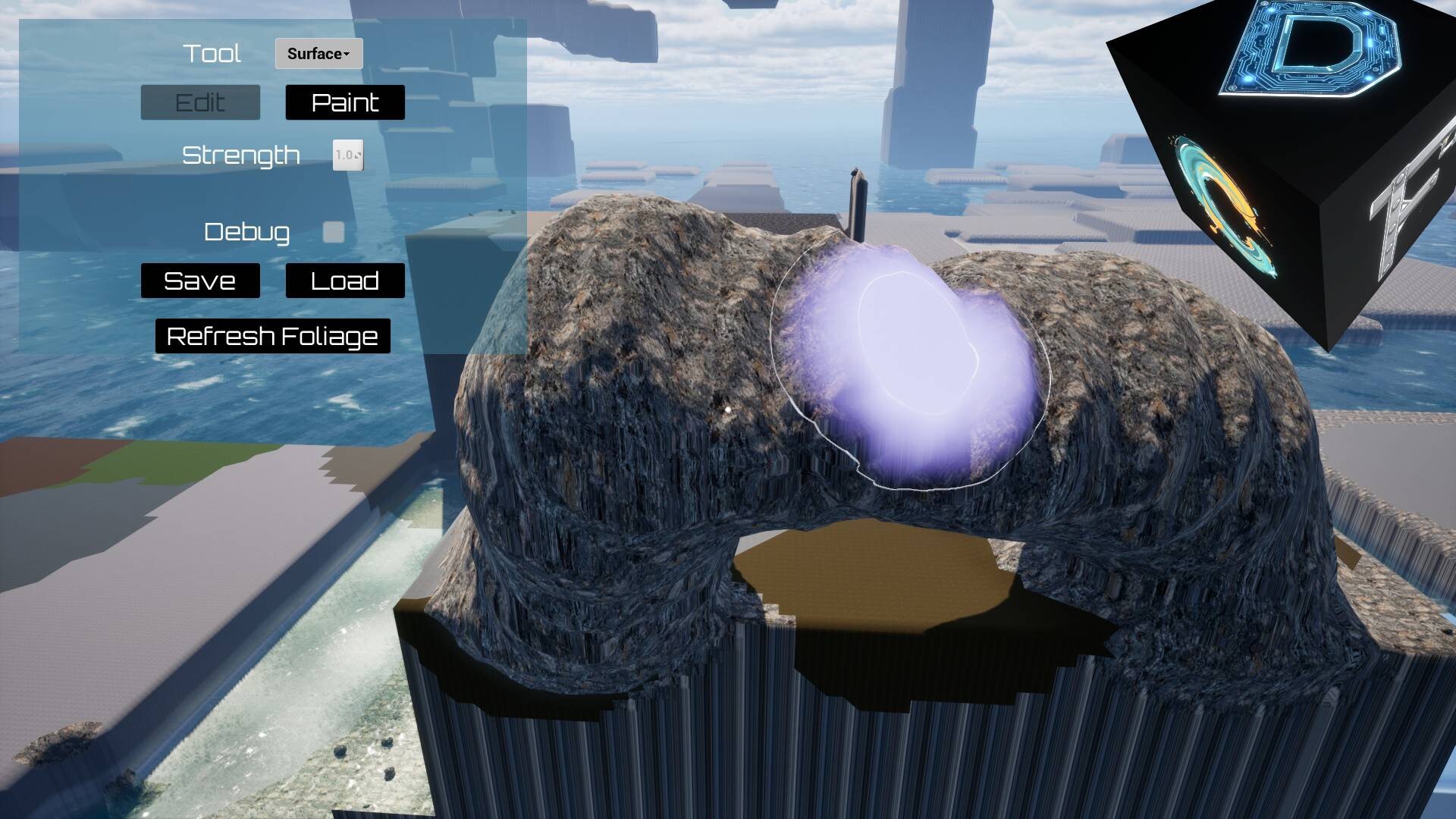This screenshot has height=819, width=1456.
Task: Toggle Debug visualization on
Action: pos(334,233)
